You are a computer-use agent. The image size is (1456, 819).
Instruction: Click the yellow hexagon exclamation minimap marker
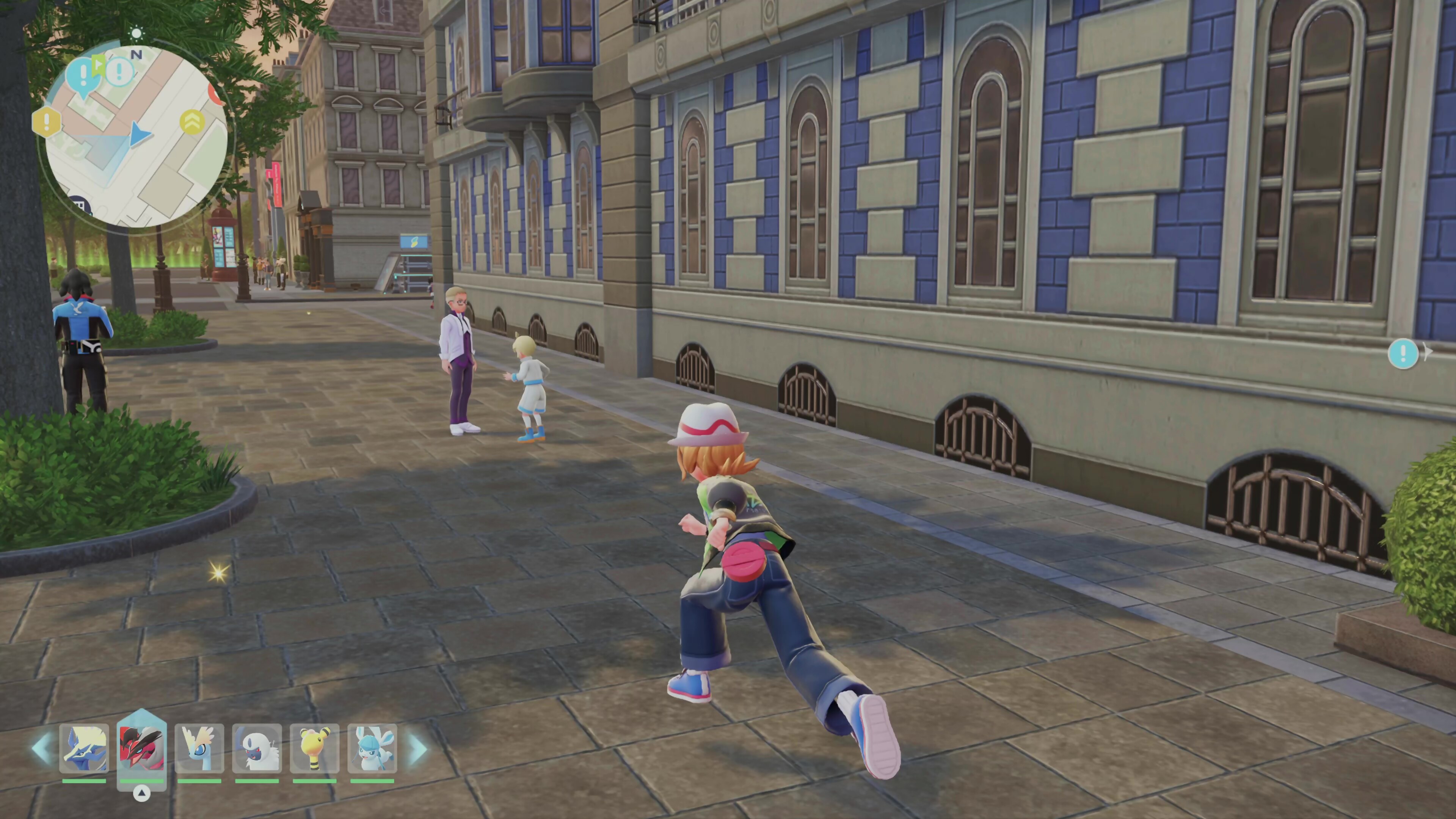[x=47, y=121]
